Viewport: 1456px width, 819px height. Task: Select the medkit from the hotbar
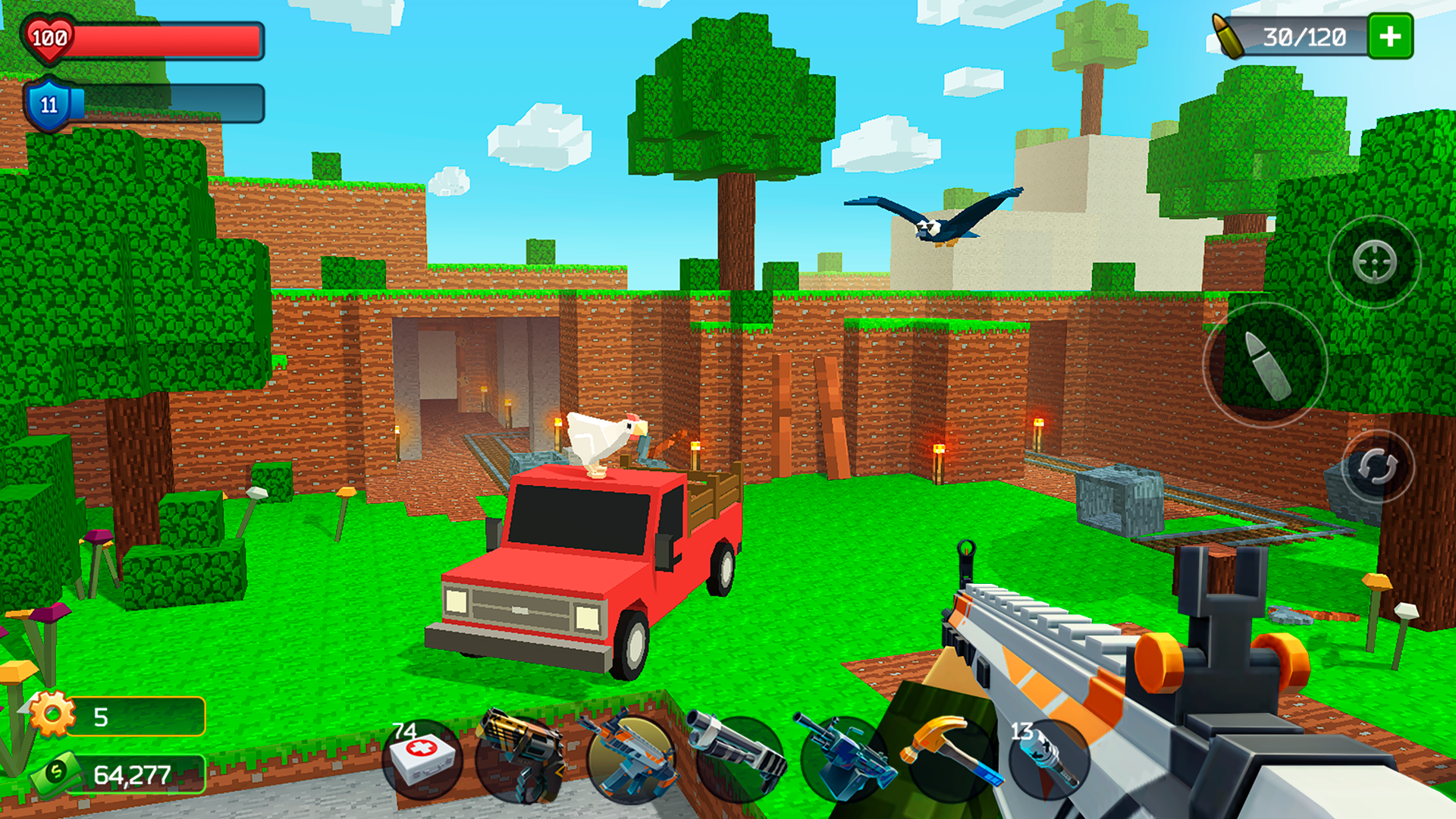421,758
